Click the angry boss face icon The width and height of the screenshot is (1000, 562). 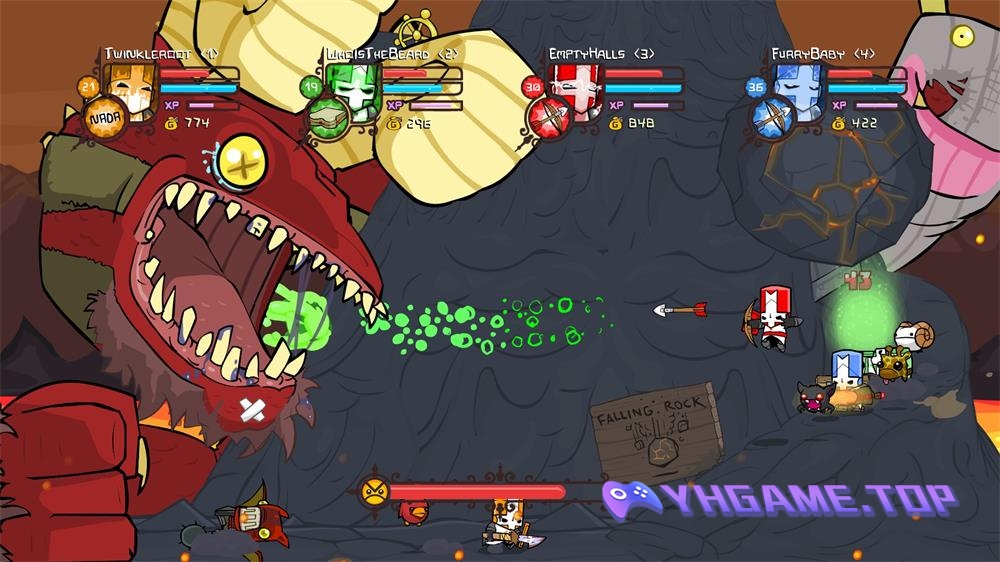(x=373, y=491)
